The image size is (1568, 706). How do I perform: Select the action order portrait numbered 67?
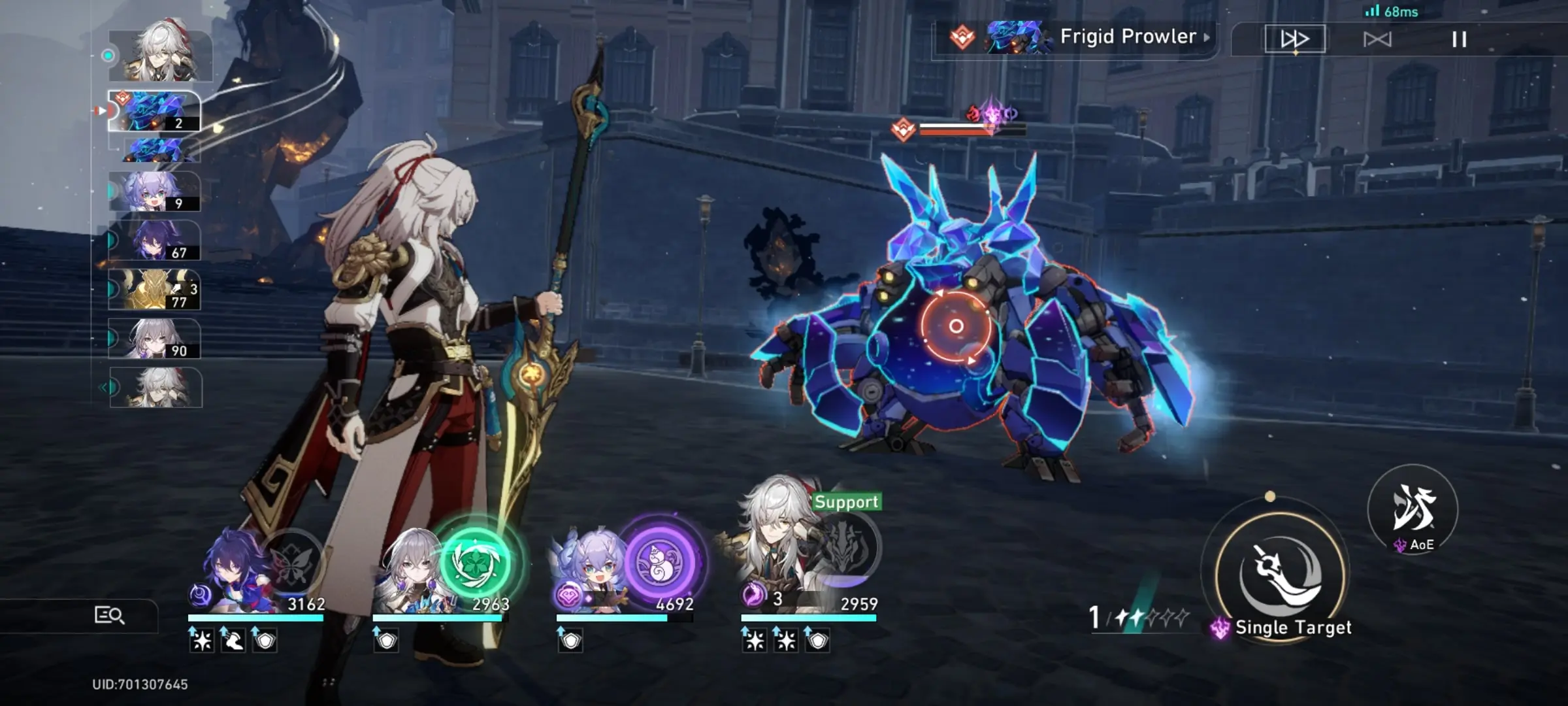point(155,241)
